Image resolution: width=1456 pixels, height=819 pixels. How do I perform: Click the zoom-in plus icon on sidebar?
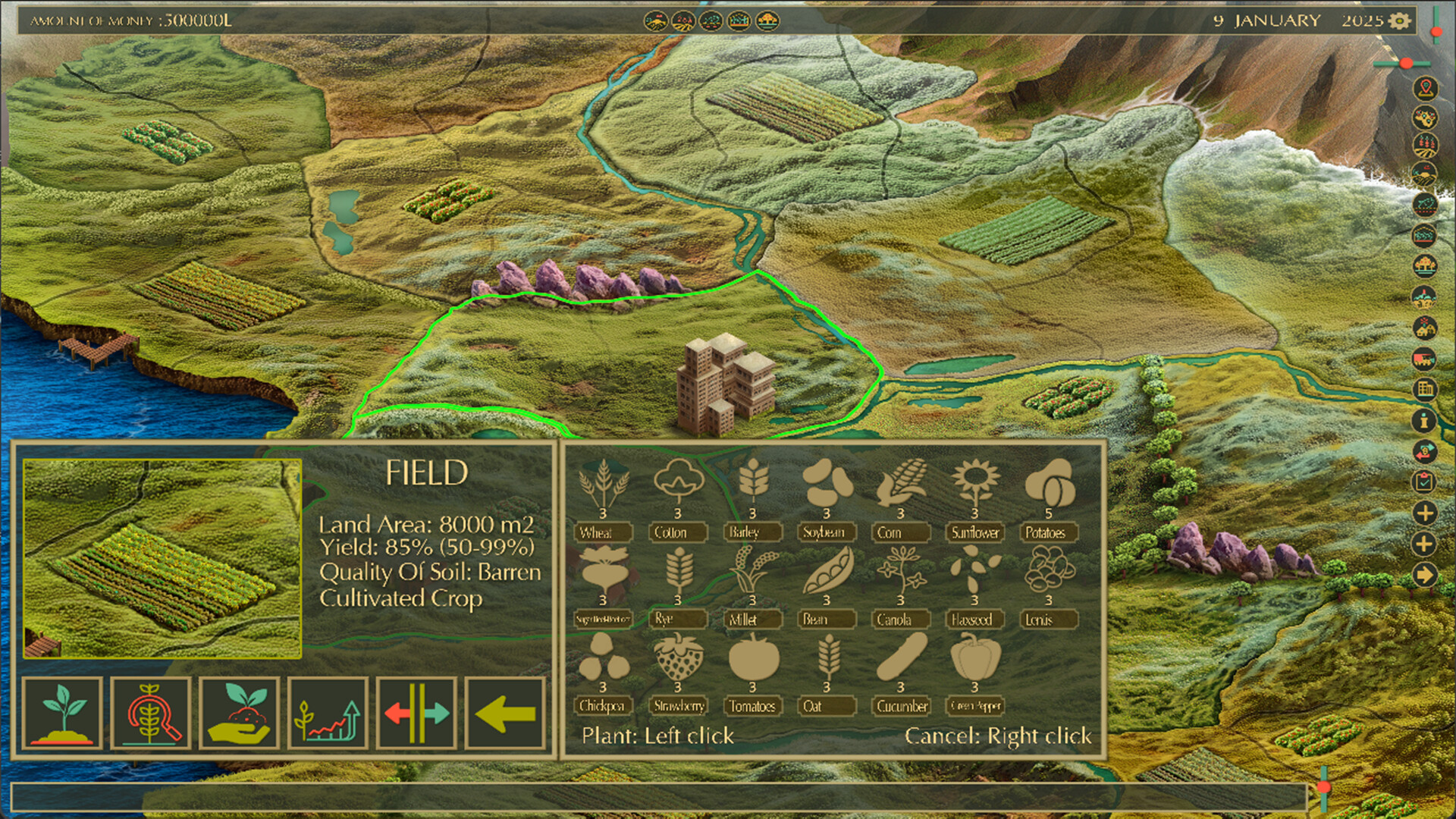coord(1424,513)
